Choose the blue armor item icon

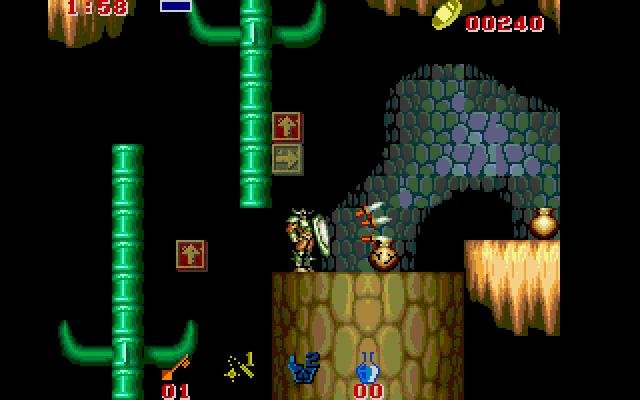[303, 368]
